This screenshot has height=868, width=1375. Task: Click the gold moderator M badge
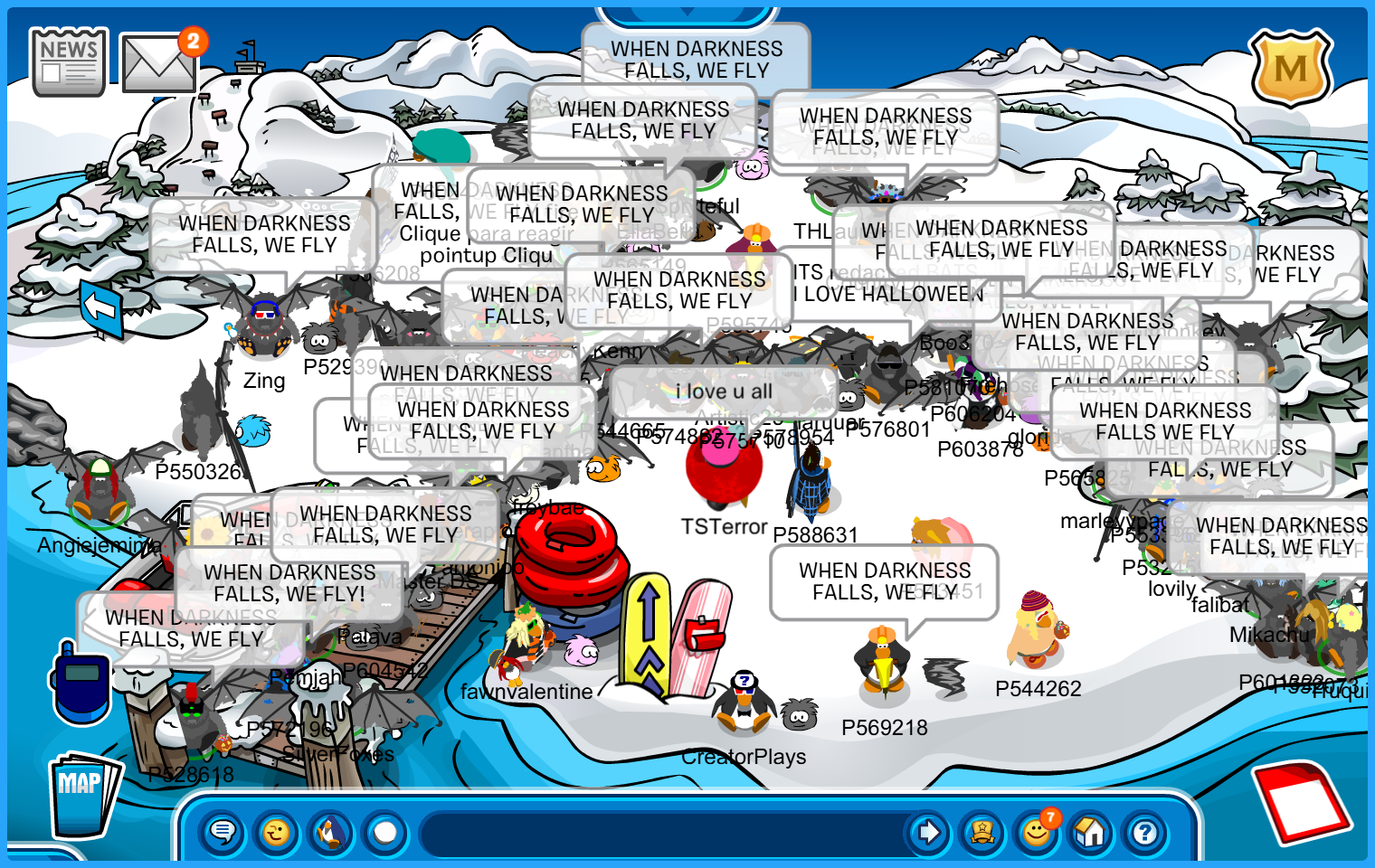(x=1290, y=69)
